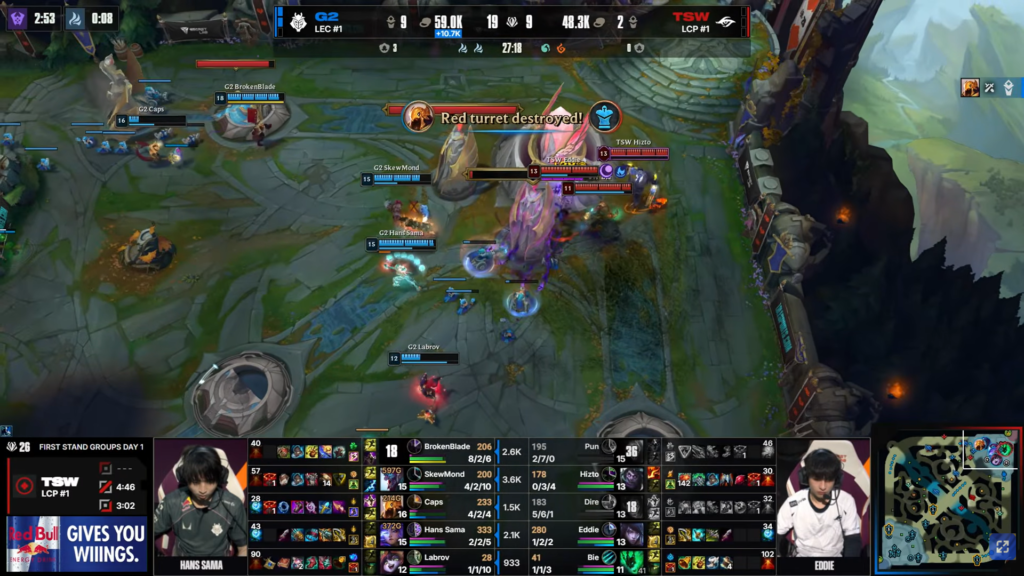Image resolution: width=1024 pixels, height=576 pixels.
Task: Click the Red Bull sponsor banner
Action: click(76, 543)
